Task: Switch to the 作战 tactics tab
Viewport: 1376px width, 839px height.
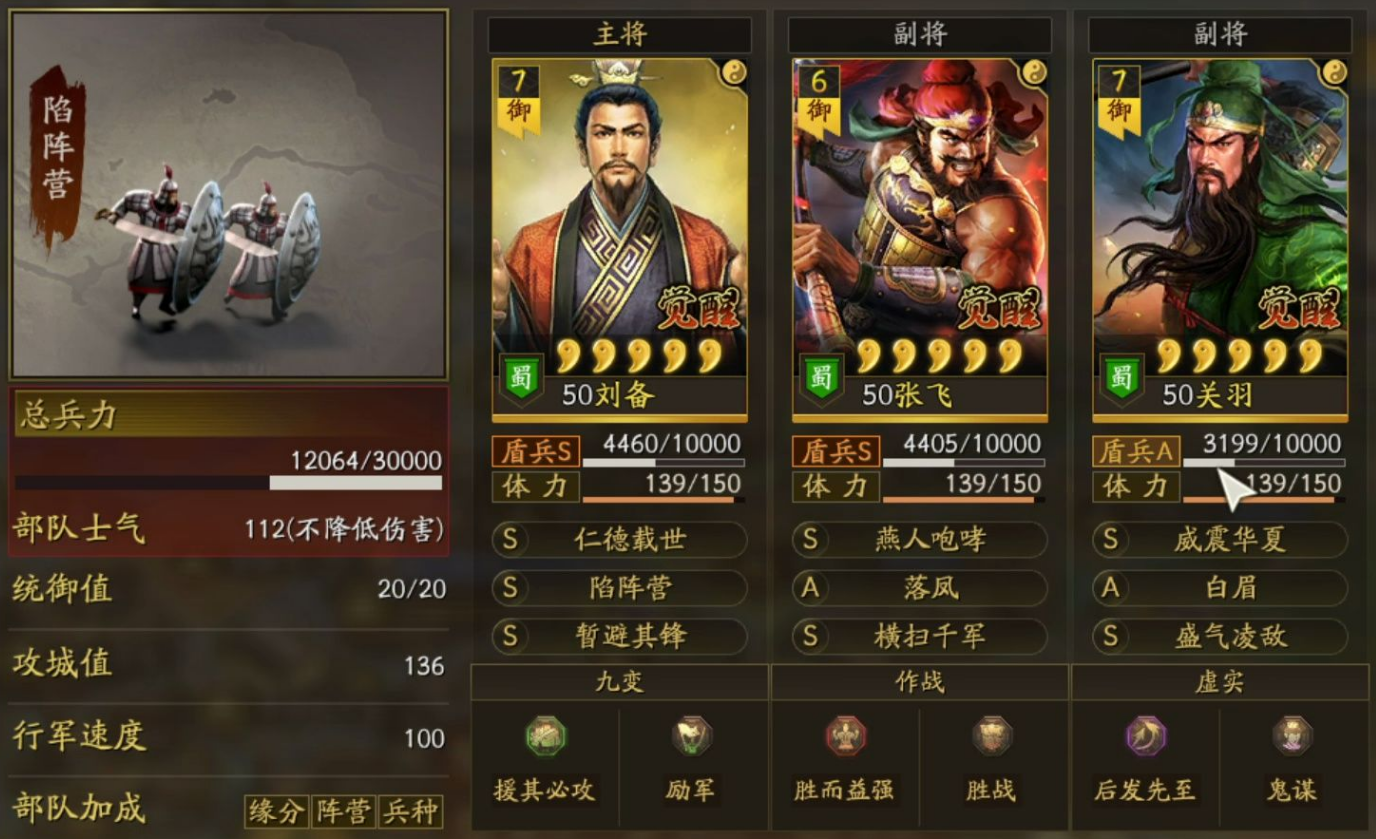Action: coord(920,680)
